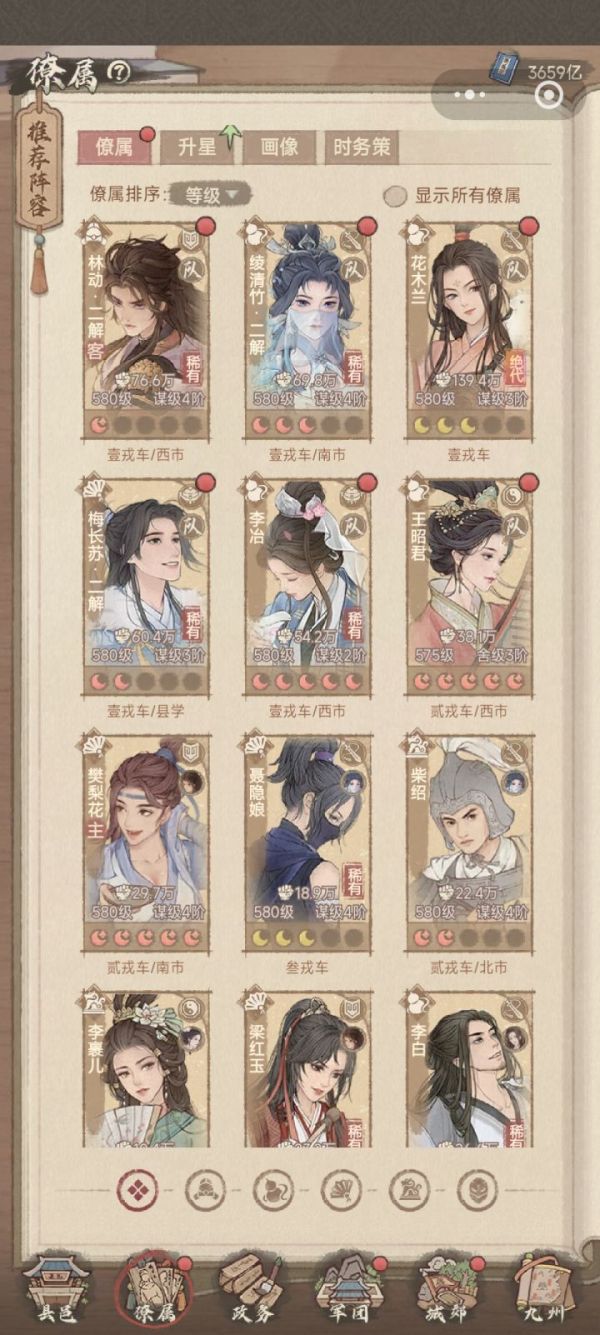
Task: Select the 花木兰 retainer card
Action: (x=469, y=327)
